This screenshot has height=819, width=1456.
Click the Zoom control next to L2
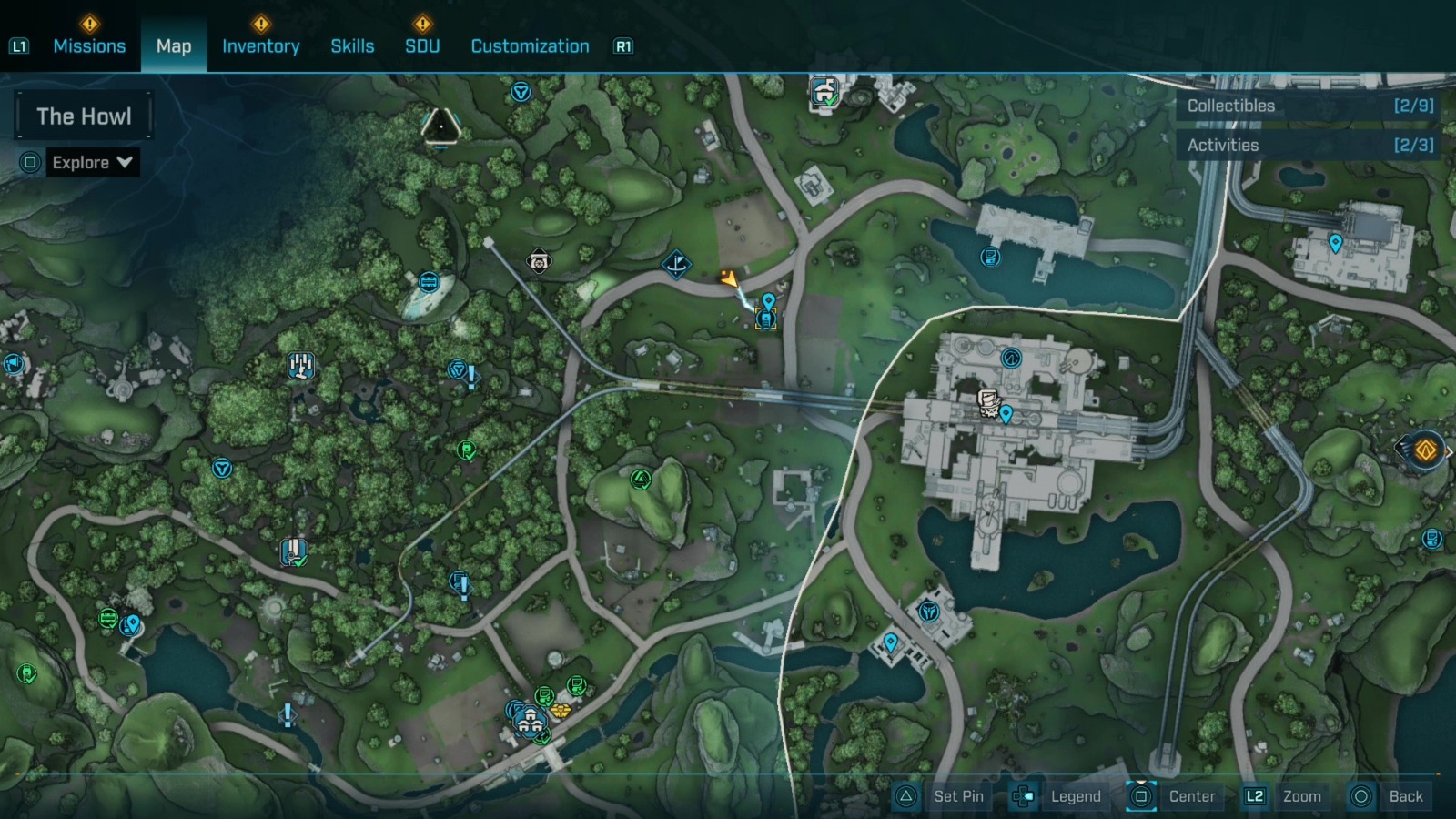pyautogui.click(x=1304, y=796)
